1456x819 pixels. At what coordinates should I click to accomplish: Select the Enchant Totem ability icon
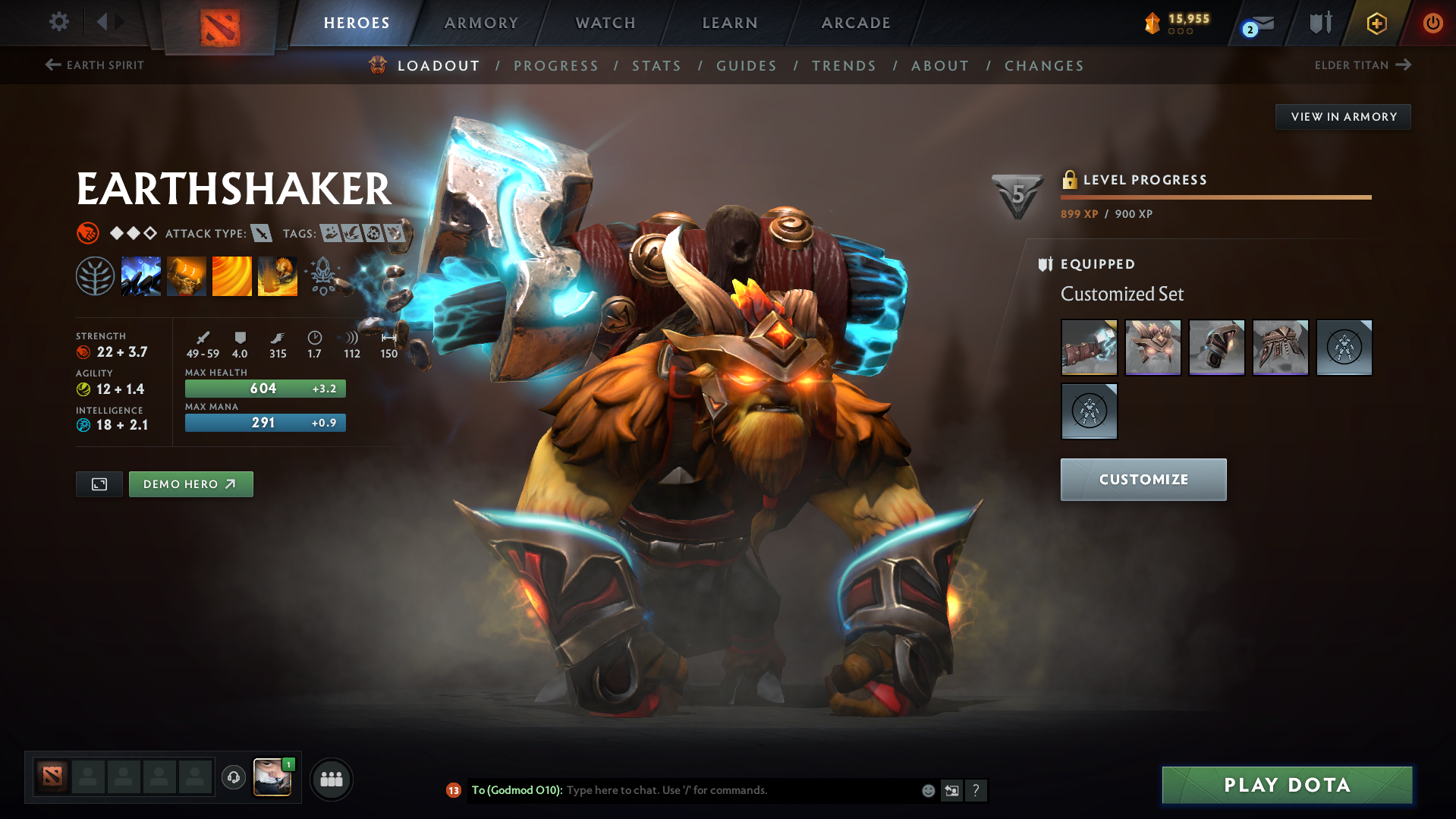tap(187, 276)
